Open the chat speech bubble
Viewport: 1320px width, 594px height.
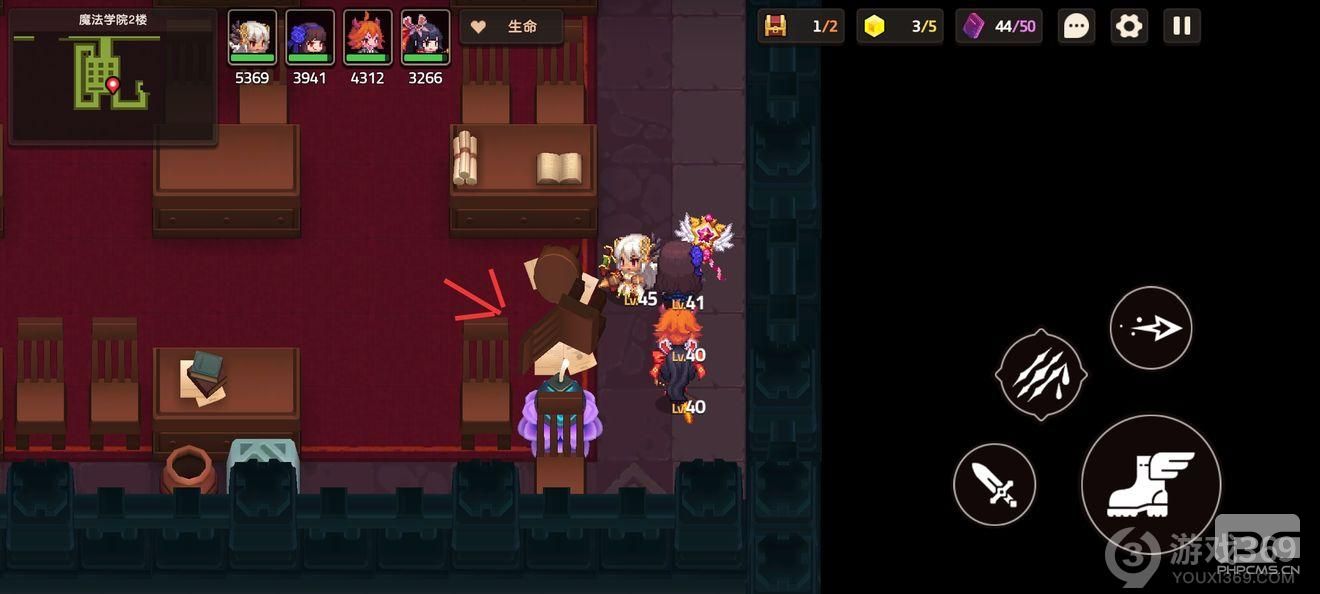pos(1076,27)
